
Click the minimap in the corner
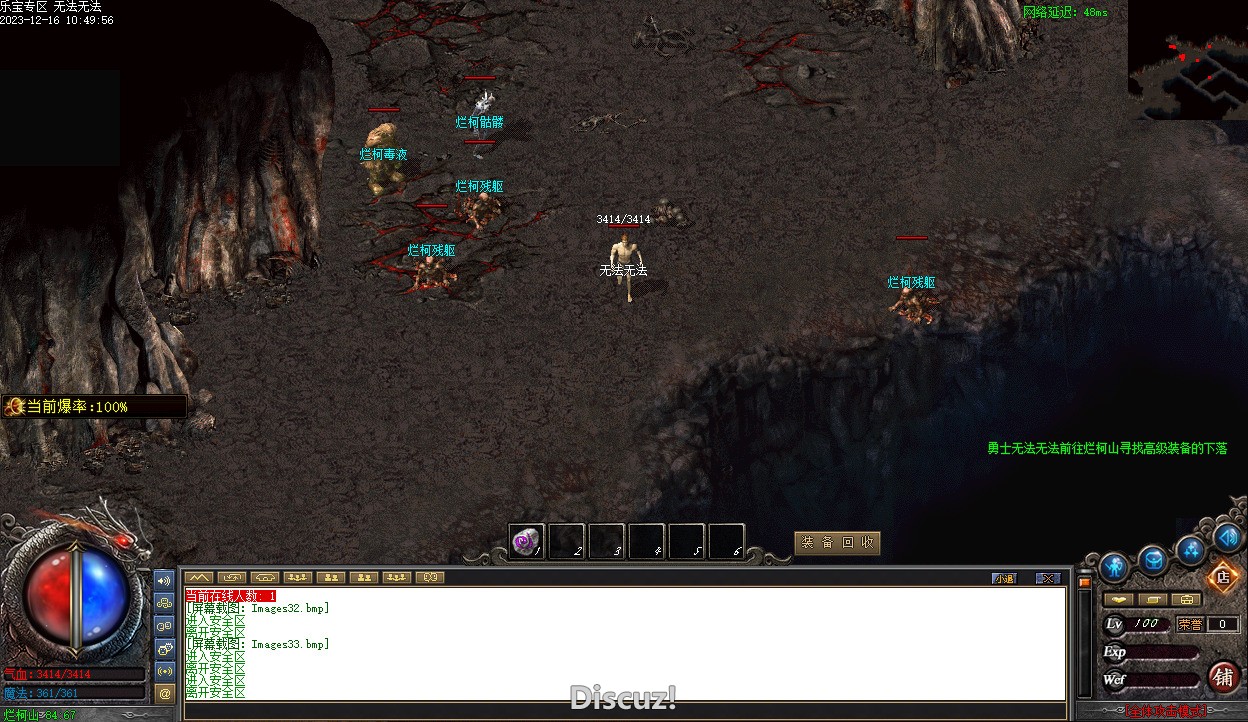[1188, 60]
